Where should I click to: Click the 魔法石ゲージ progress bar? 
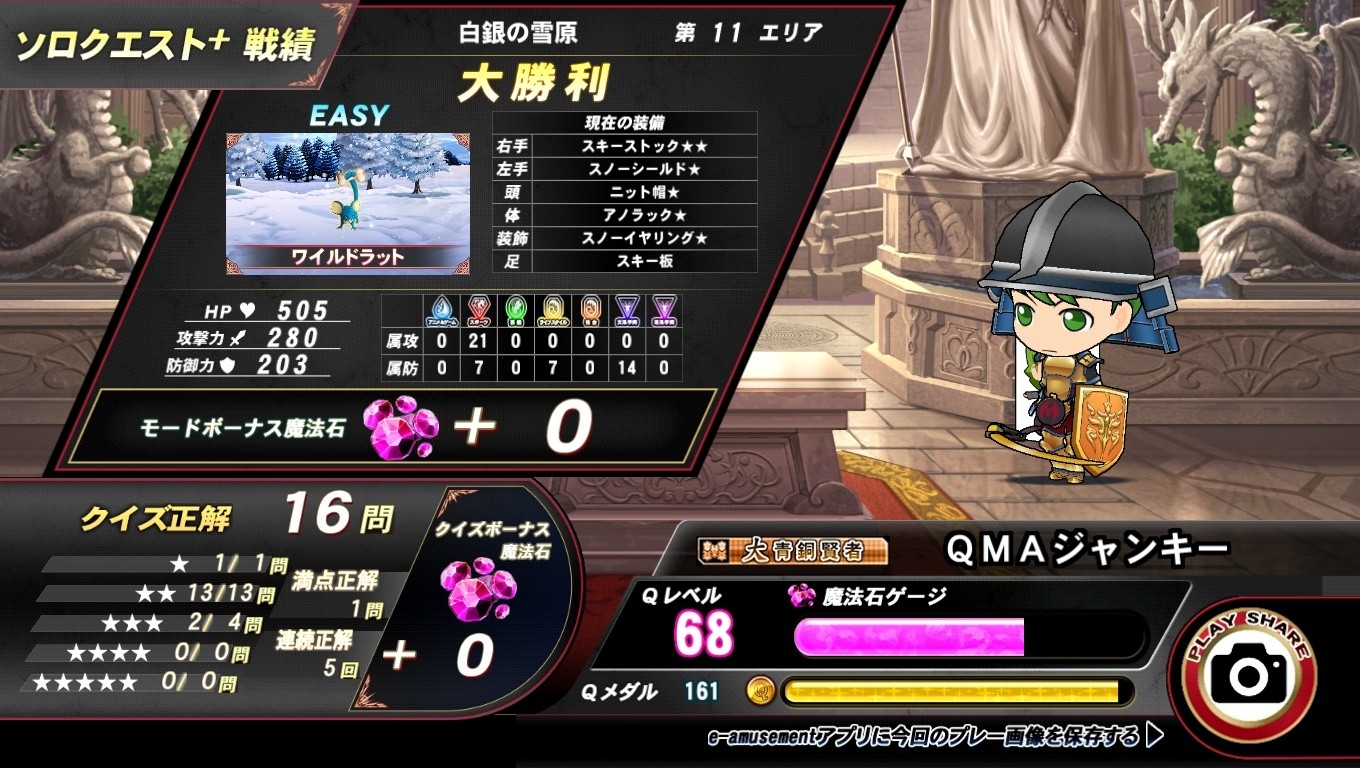[970, 637]
